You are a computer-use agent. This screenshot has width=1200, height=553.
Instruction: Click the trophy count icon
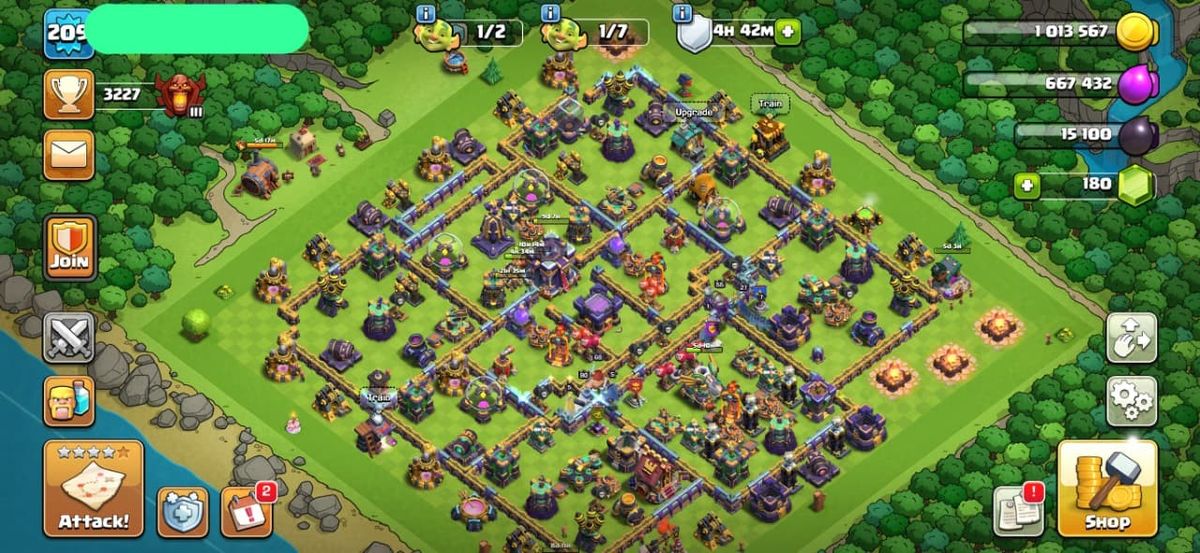(69, 95)
